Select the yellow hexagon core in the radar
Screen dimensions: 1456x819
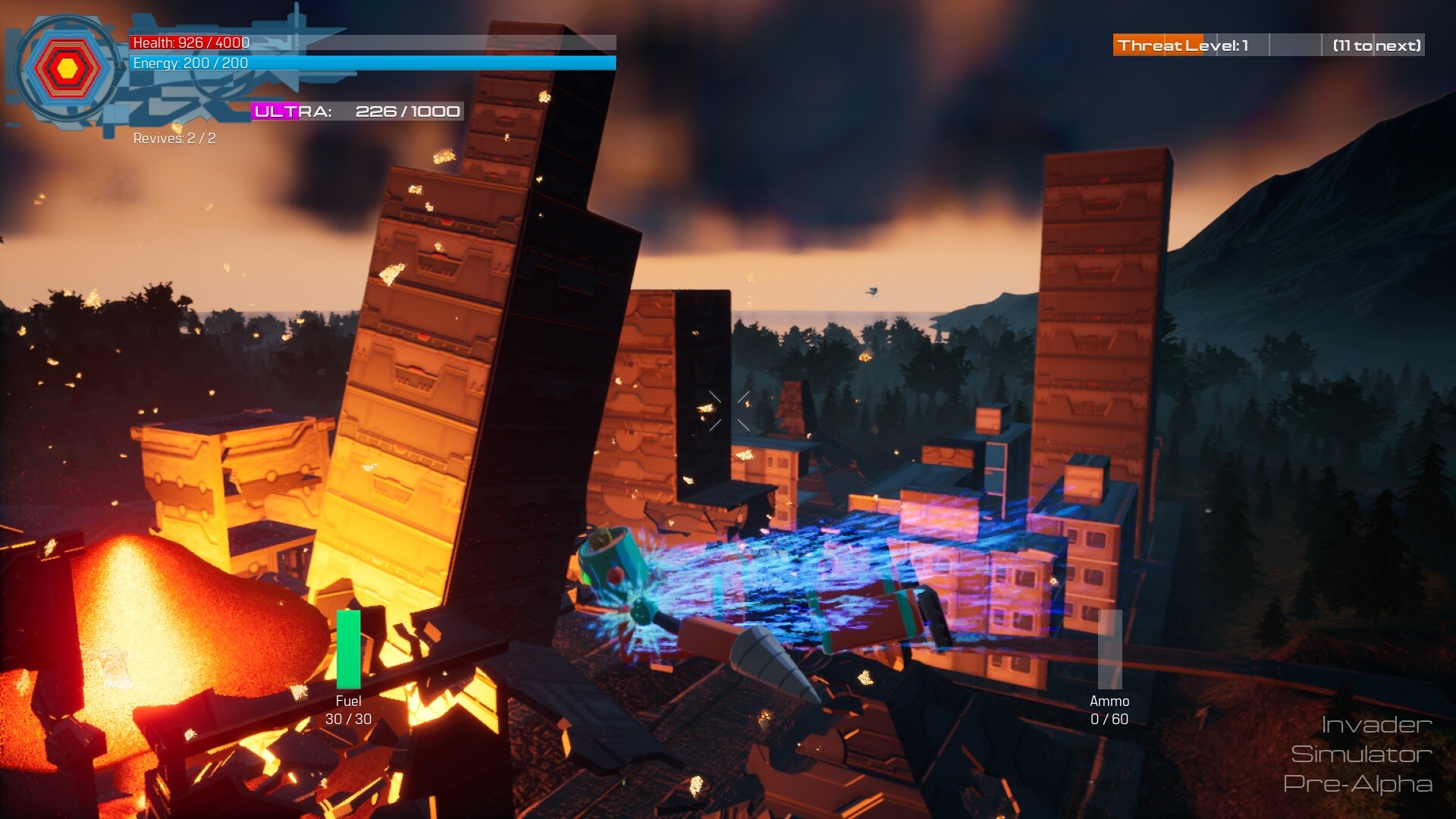tap(68, 67)
